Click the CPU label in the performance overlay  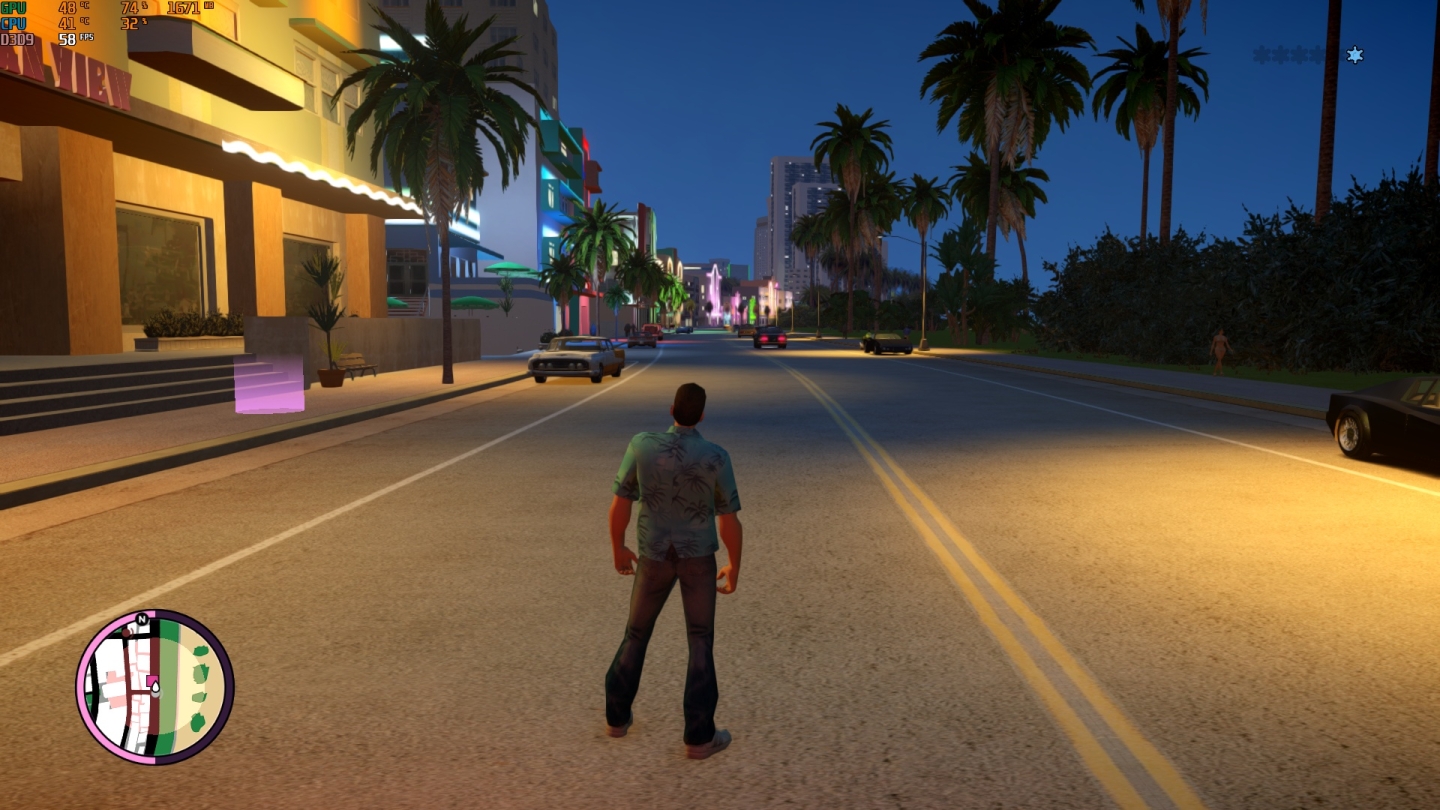pyautogui.click(x=12, y=22)
